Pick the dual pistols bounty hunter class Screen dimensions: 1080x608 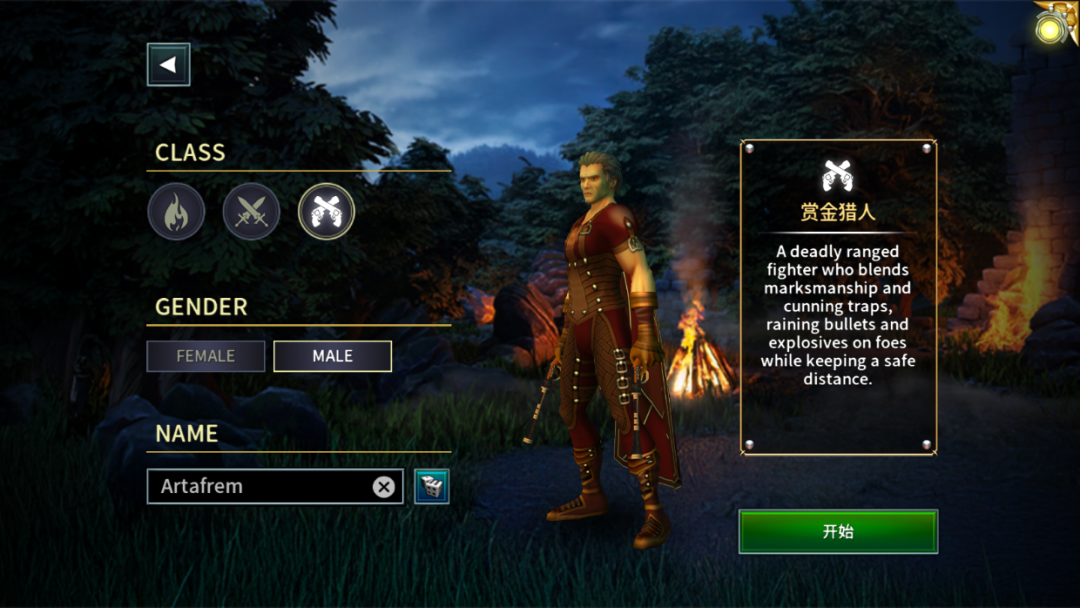(x=326, y=212)
